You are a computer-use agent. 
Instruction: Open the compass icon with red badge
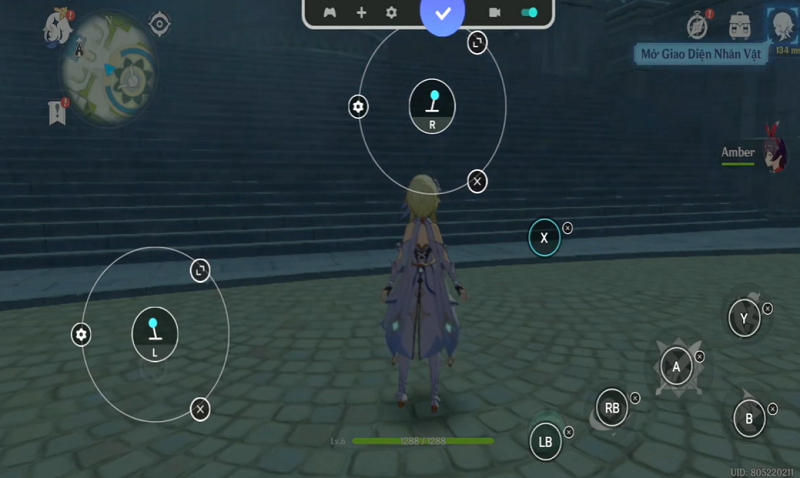tap(698, 25)
